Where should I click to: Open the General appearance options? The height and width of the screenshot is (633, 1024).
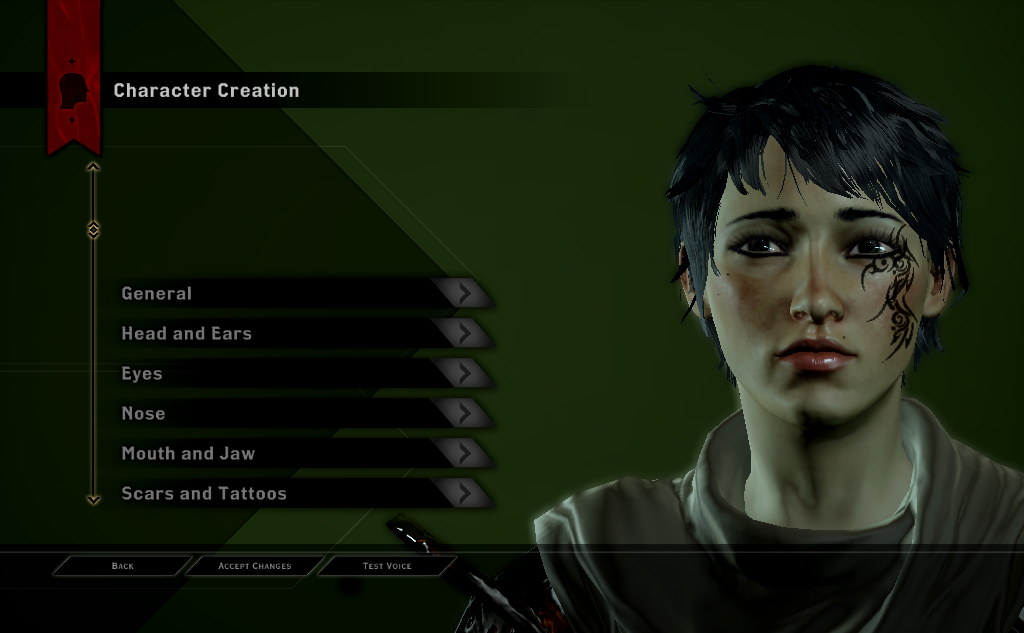coord(300,293)
